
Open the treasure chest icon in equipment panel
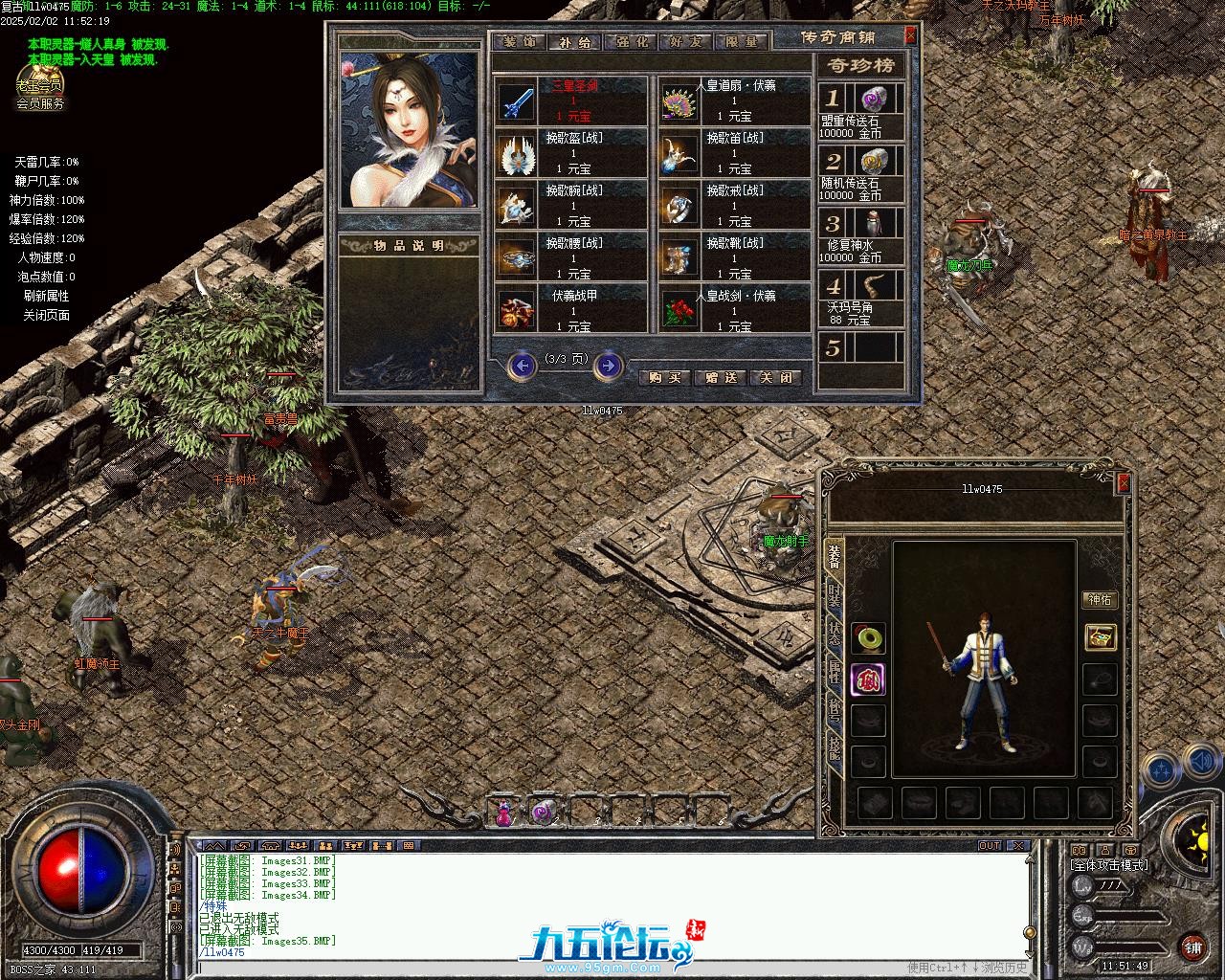[1101, 636]
